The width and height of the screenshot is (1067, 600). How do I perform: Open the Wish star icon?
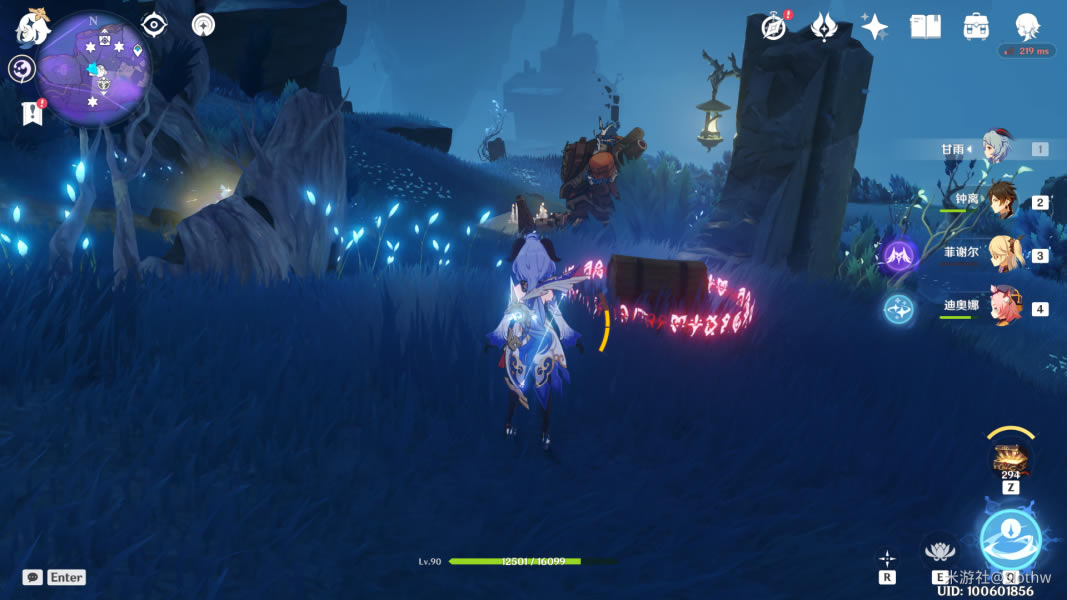(875, 27)
